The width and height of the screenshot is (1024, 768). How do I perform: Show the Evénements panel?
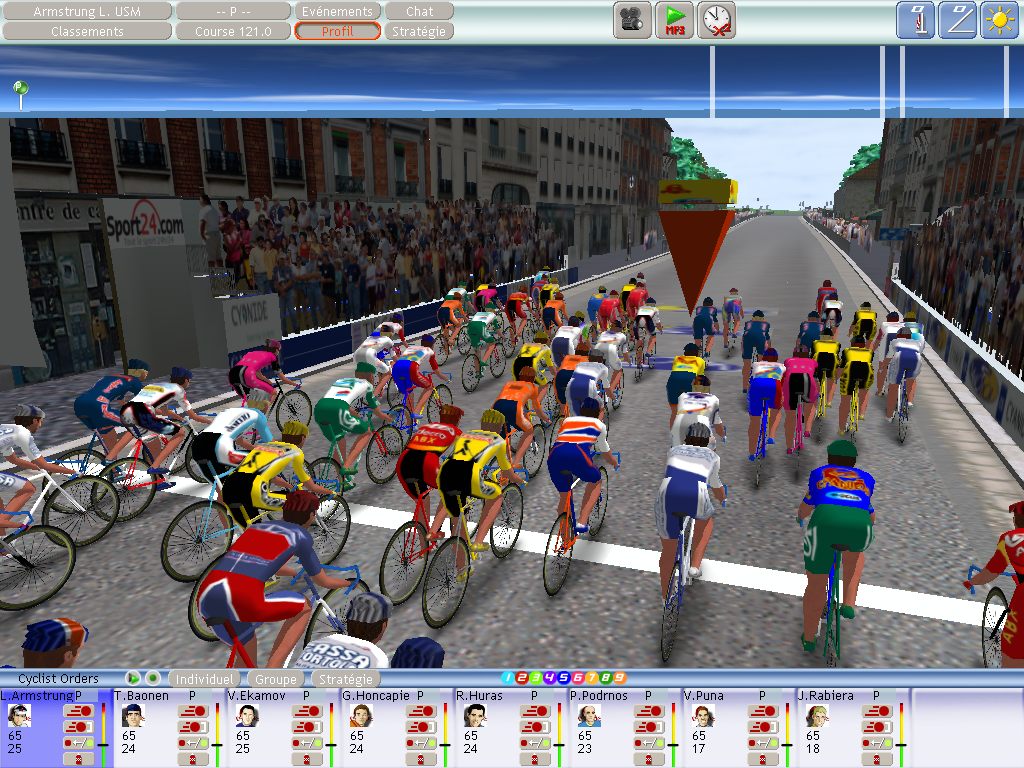[x=337, y=12]
